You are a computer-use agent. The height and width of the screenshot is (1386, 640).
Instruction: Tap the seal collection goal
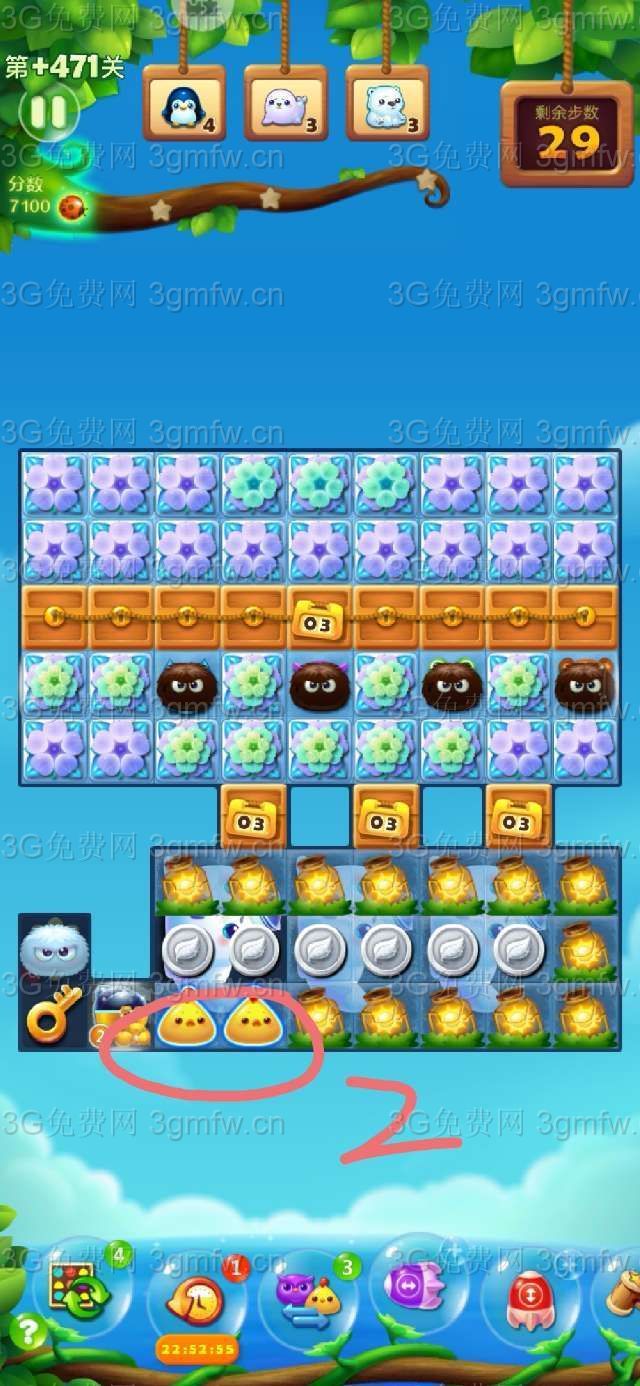[x=285, y=104]
